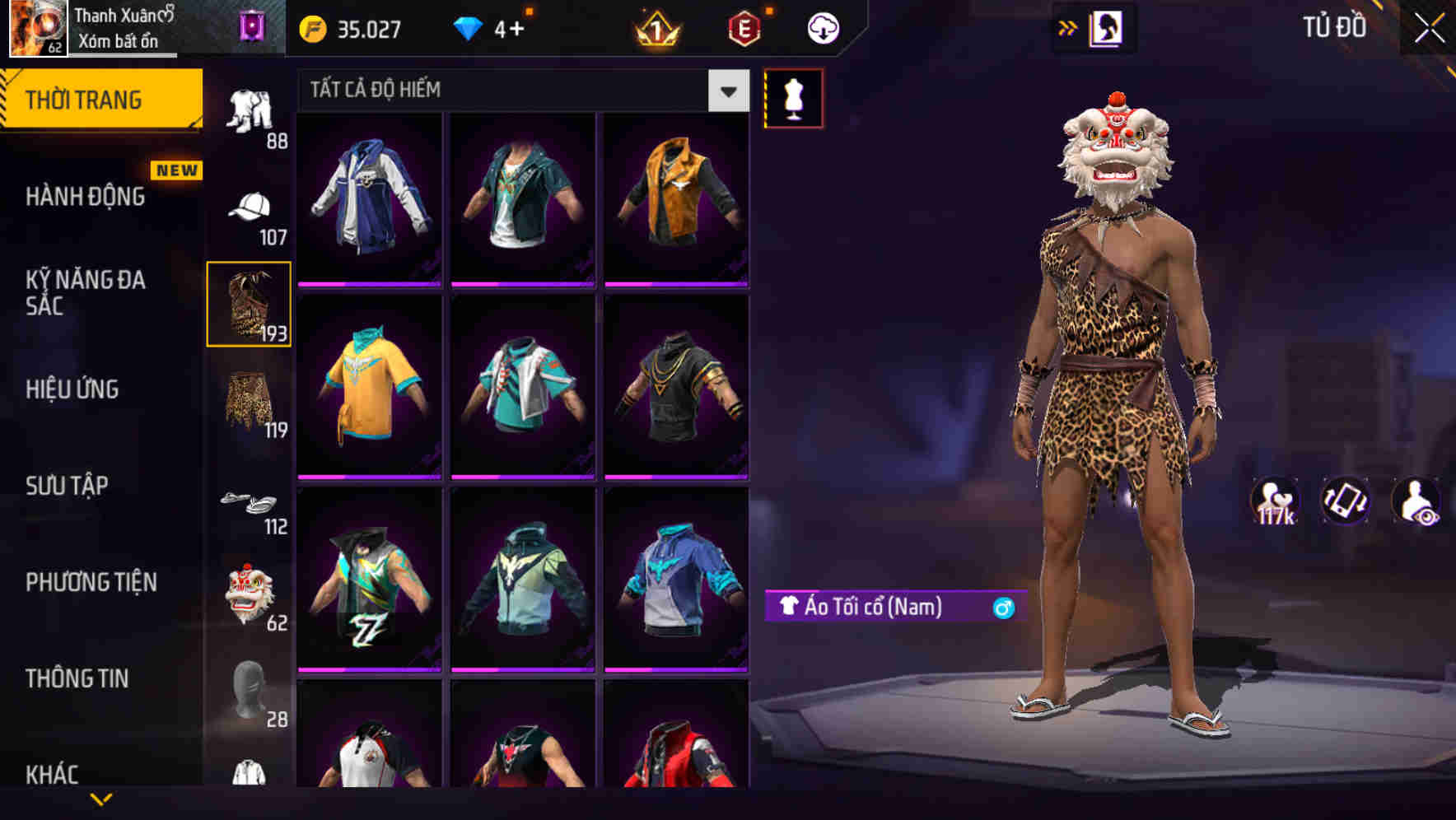The image size is (1456, 820).
Task: Click the cloud download icon in top bar
Action: 821,27
